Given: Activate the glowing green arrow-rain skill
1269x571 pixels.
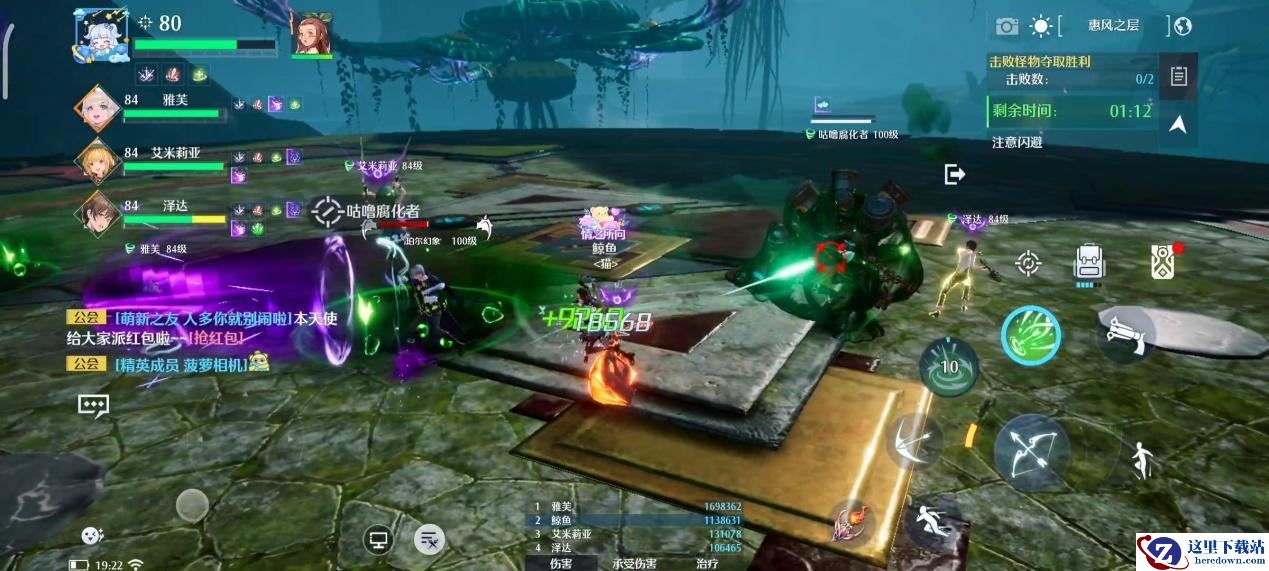Looking at the screenshot, I should click(1031, 334).
